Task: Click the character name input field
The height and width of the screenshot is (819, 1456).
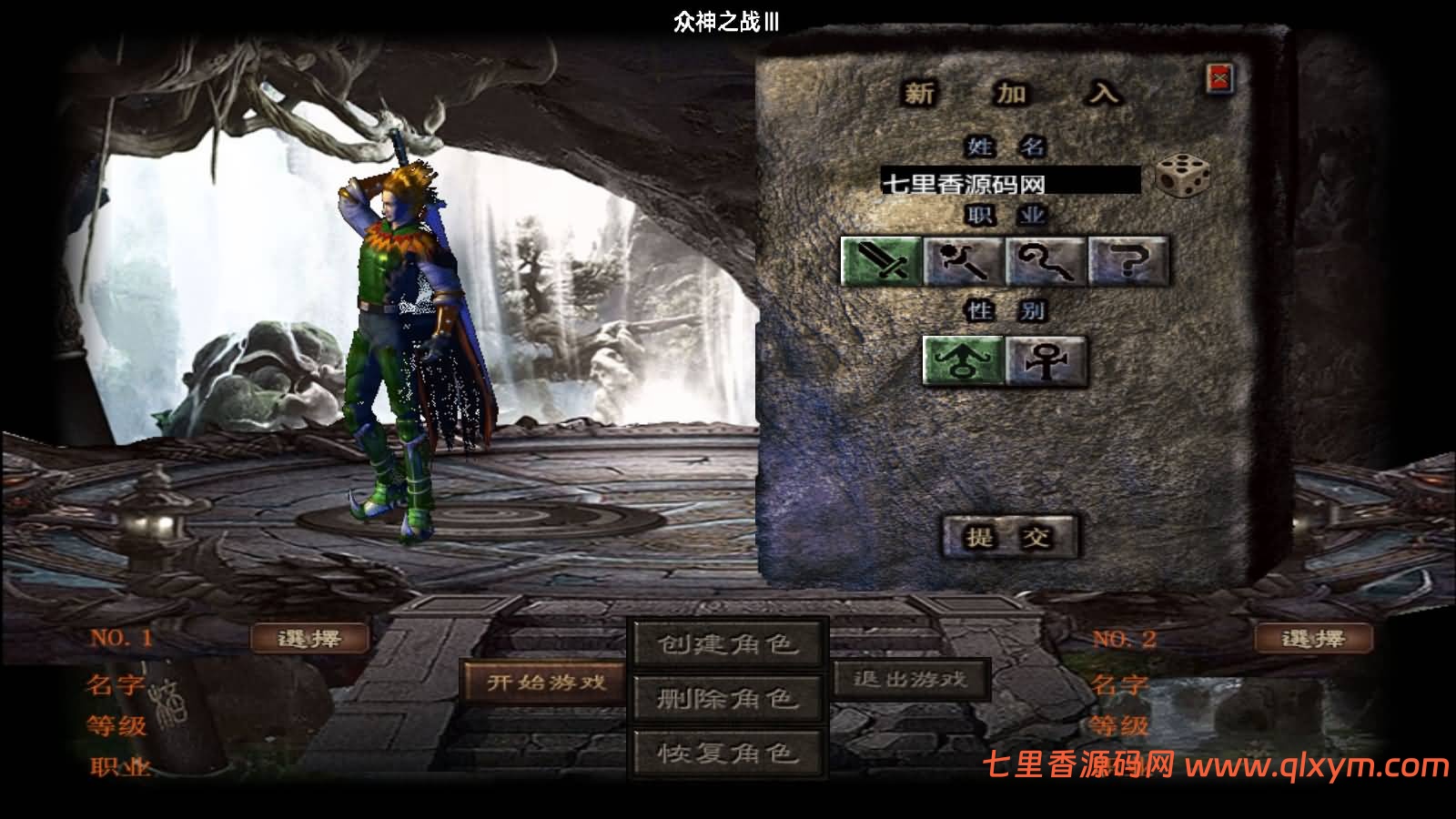Action: coord(1010,181)
